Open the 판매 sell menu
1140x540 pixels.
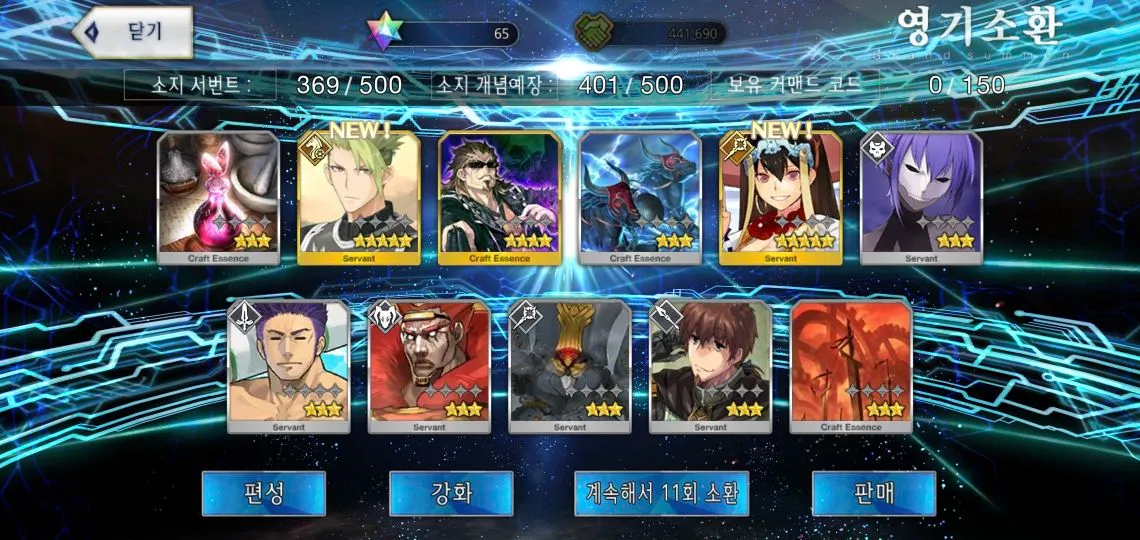coord(873,493)
